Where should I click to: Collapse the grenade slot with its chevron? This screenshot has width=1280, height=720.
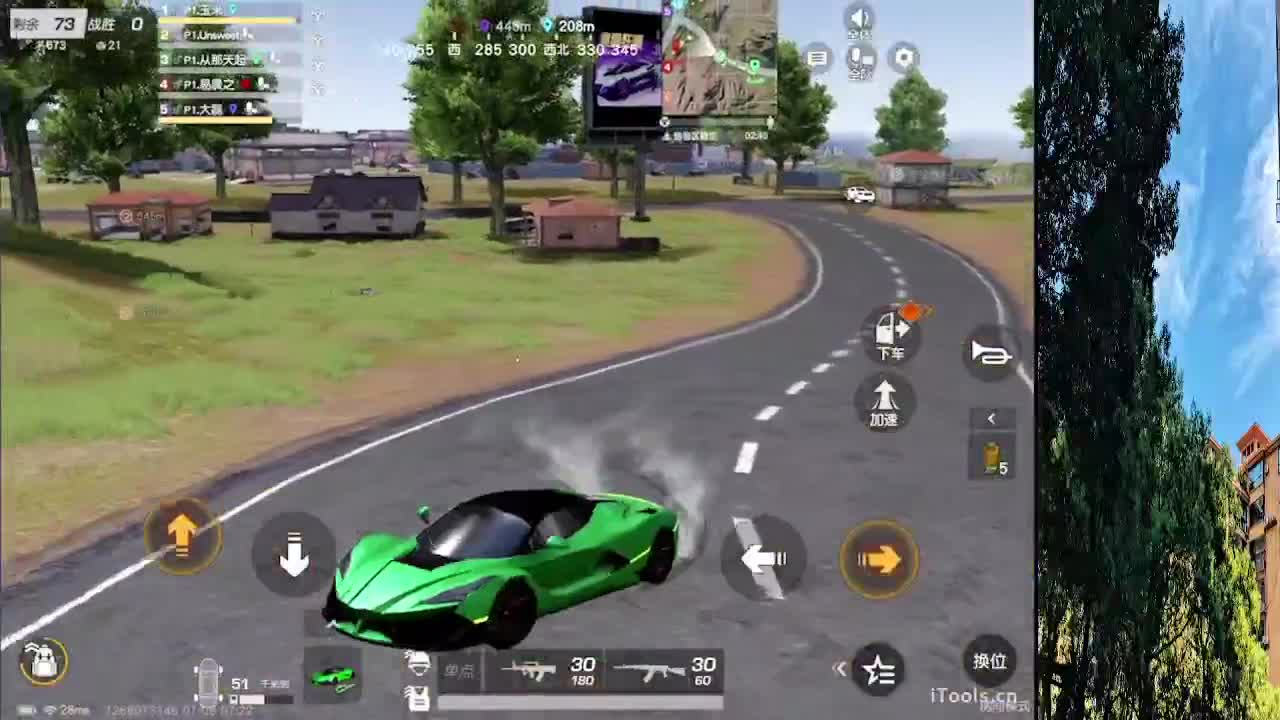click(991, 418)
